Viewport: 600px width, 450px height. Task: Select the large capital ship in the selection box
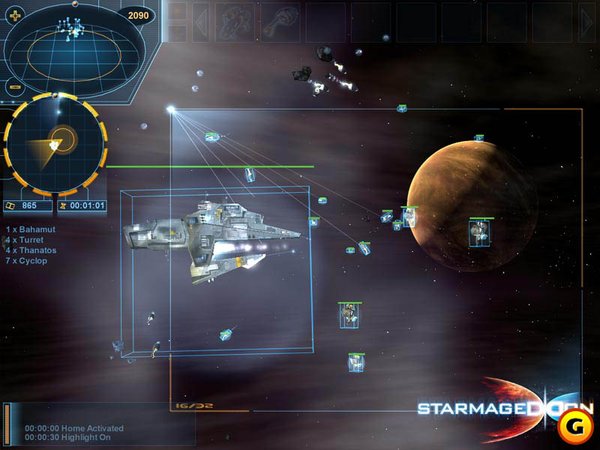pos(215,236)
